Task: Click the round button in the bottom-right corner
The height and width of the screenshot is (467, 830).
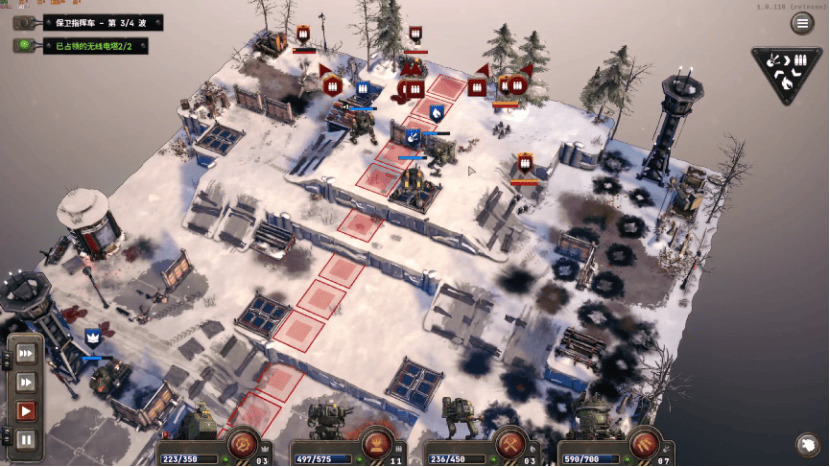Action: coord(807,445)
